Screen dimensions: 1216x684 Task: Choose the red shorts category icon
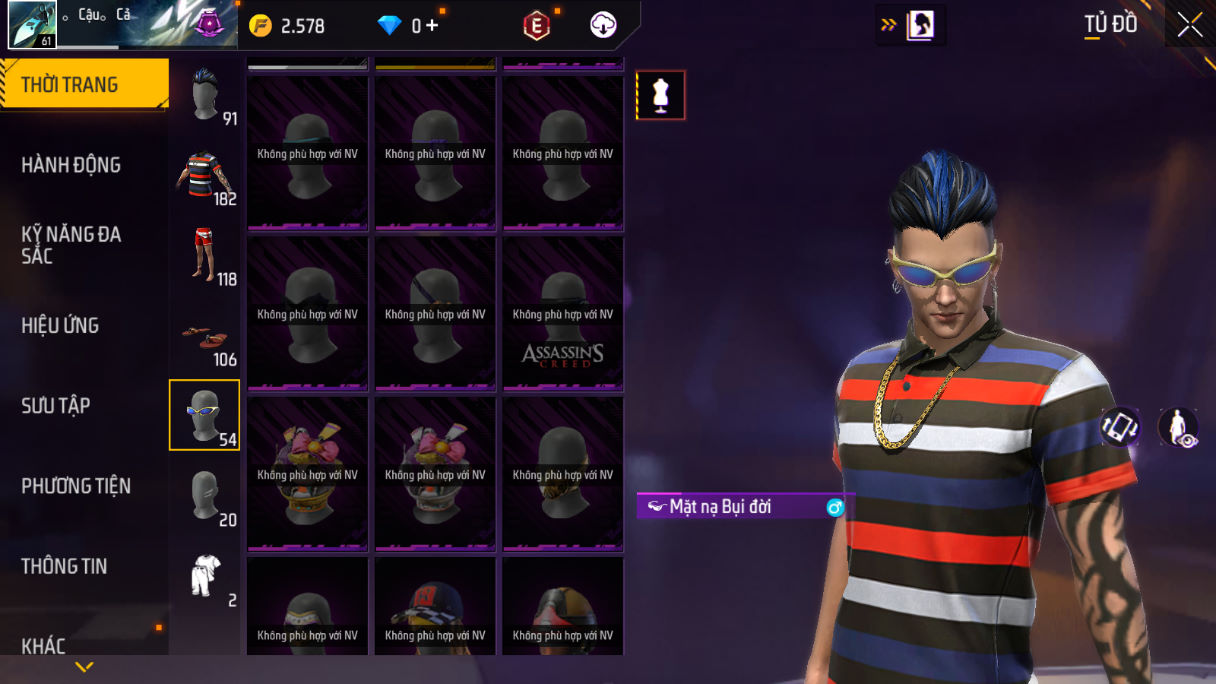pyautogui.click(x=204, y=256)
